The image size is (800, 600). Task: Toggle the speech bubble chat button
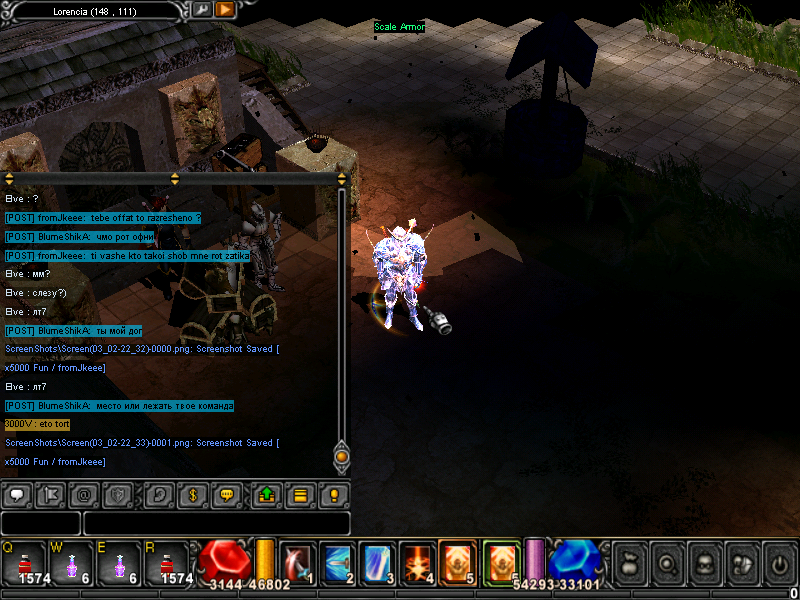click(17, 494)
